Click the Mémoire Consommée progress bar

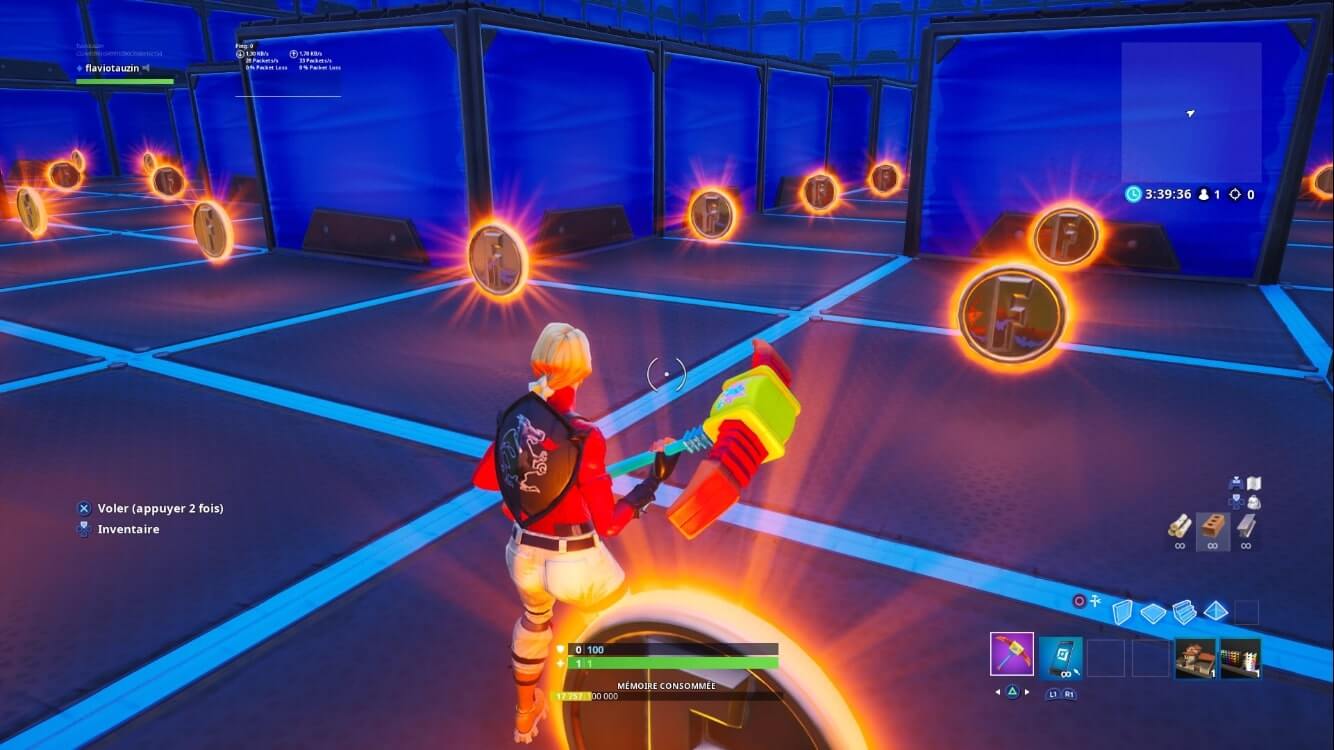click(x=665, y=694)
